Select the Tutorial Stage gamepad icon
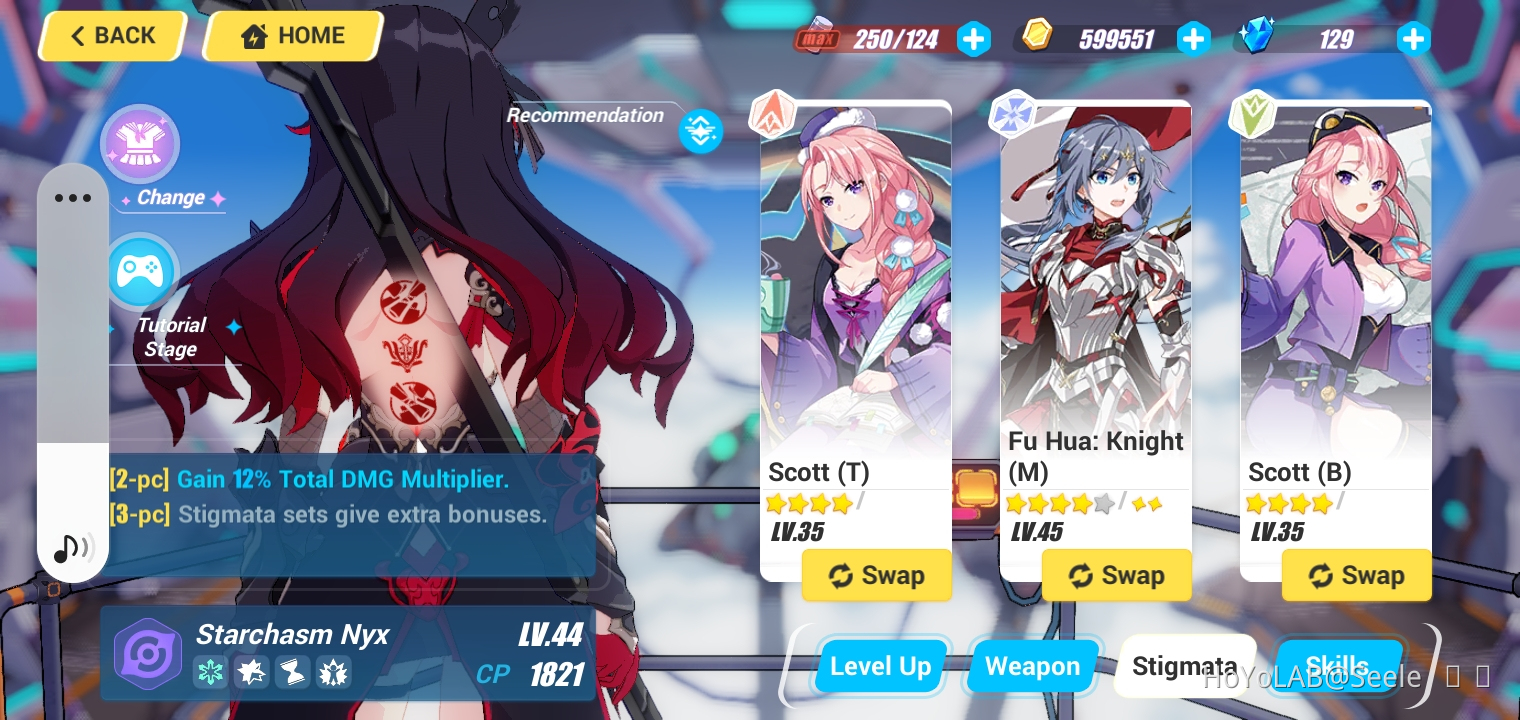 [140, 271]
